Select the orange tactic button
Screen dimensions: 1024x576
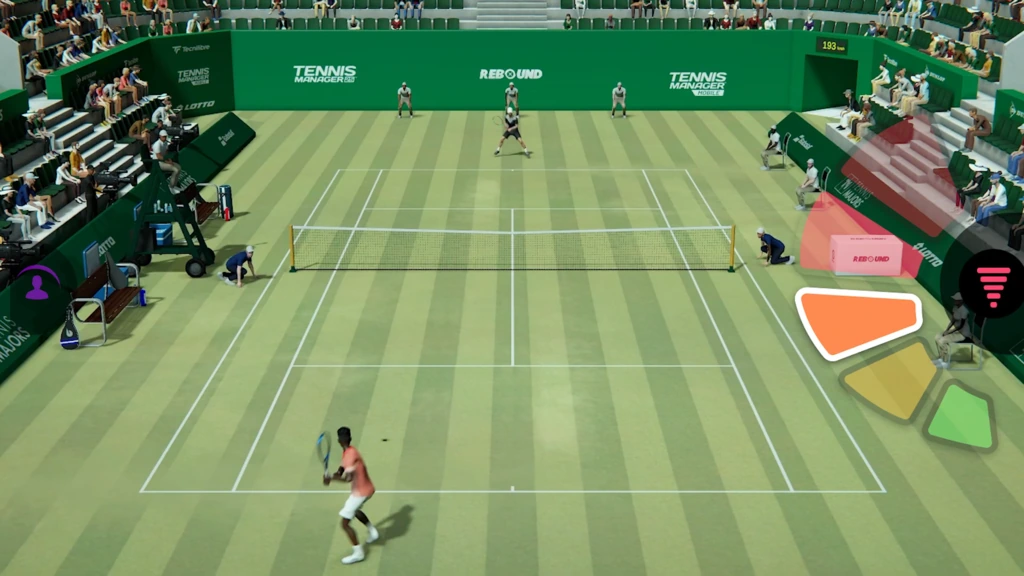tap(858, 322)
